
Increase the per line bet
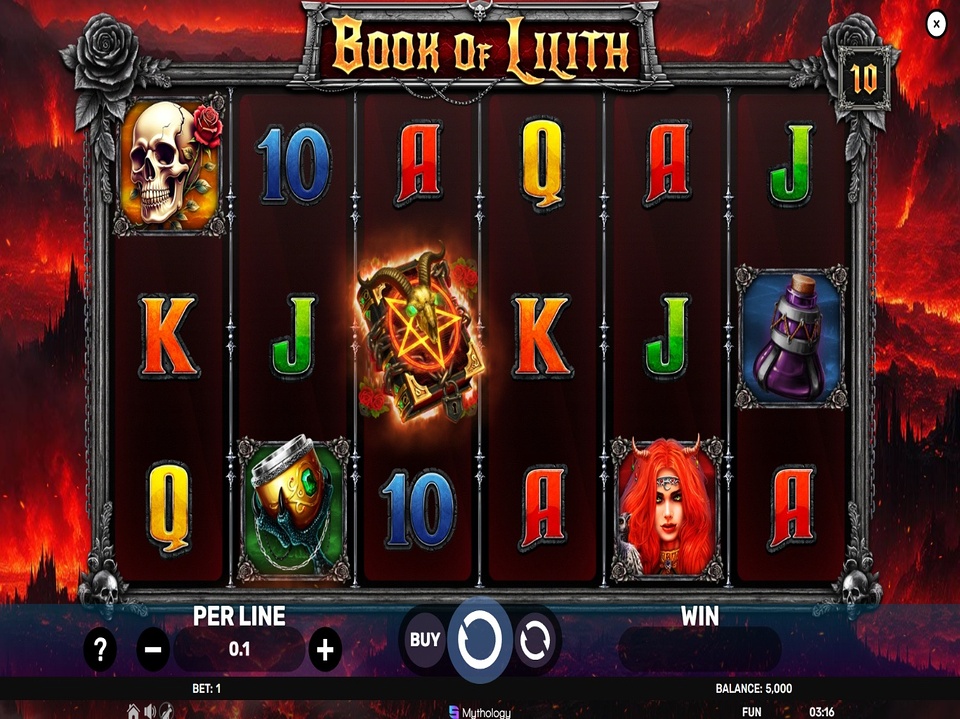(324, 650)
